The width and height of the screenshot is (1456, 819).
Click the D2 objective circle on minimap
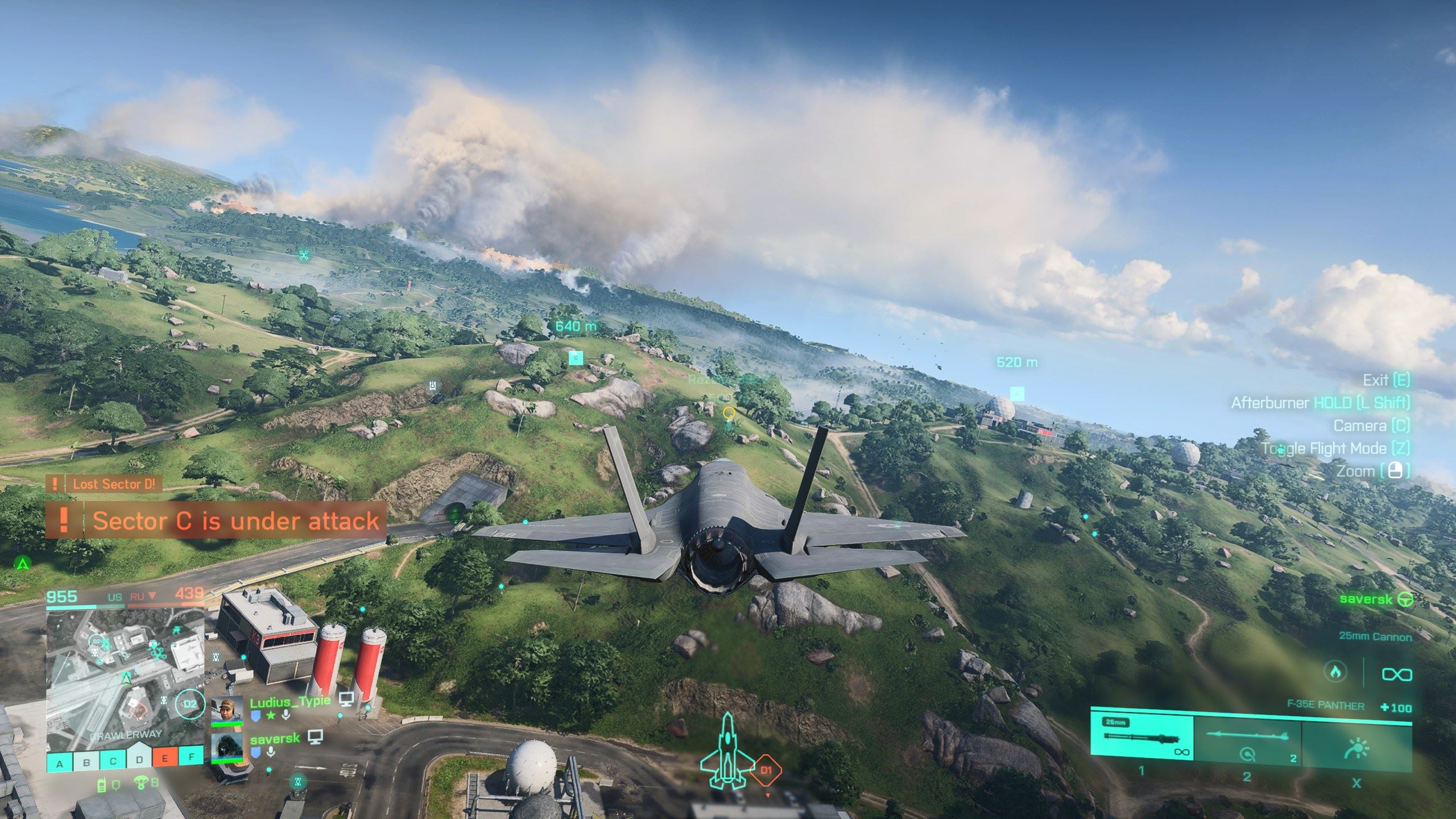click(189, 704)
